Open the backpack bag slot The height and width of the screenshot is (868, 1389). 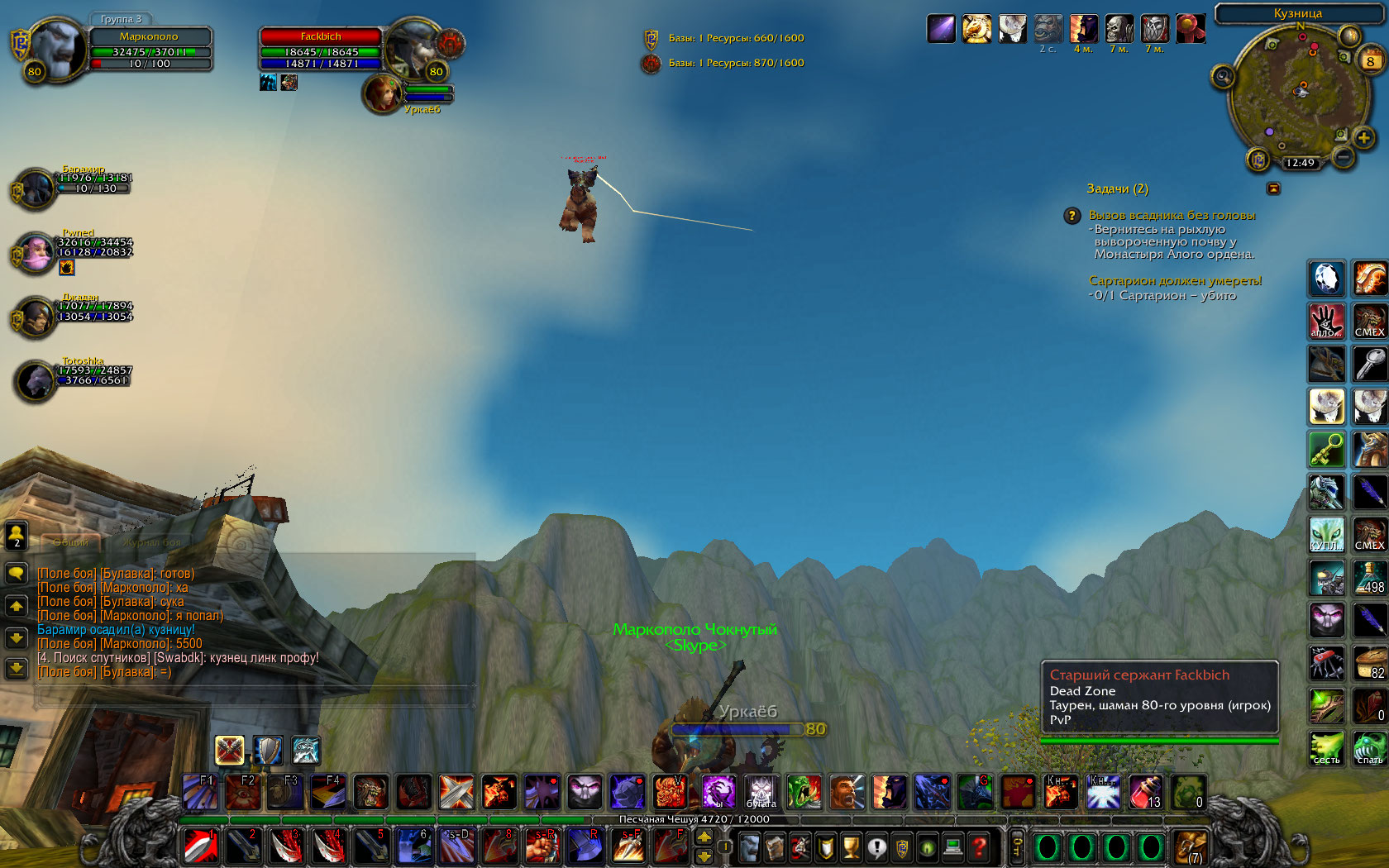tap(1190, 847)
